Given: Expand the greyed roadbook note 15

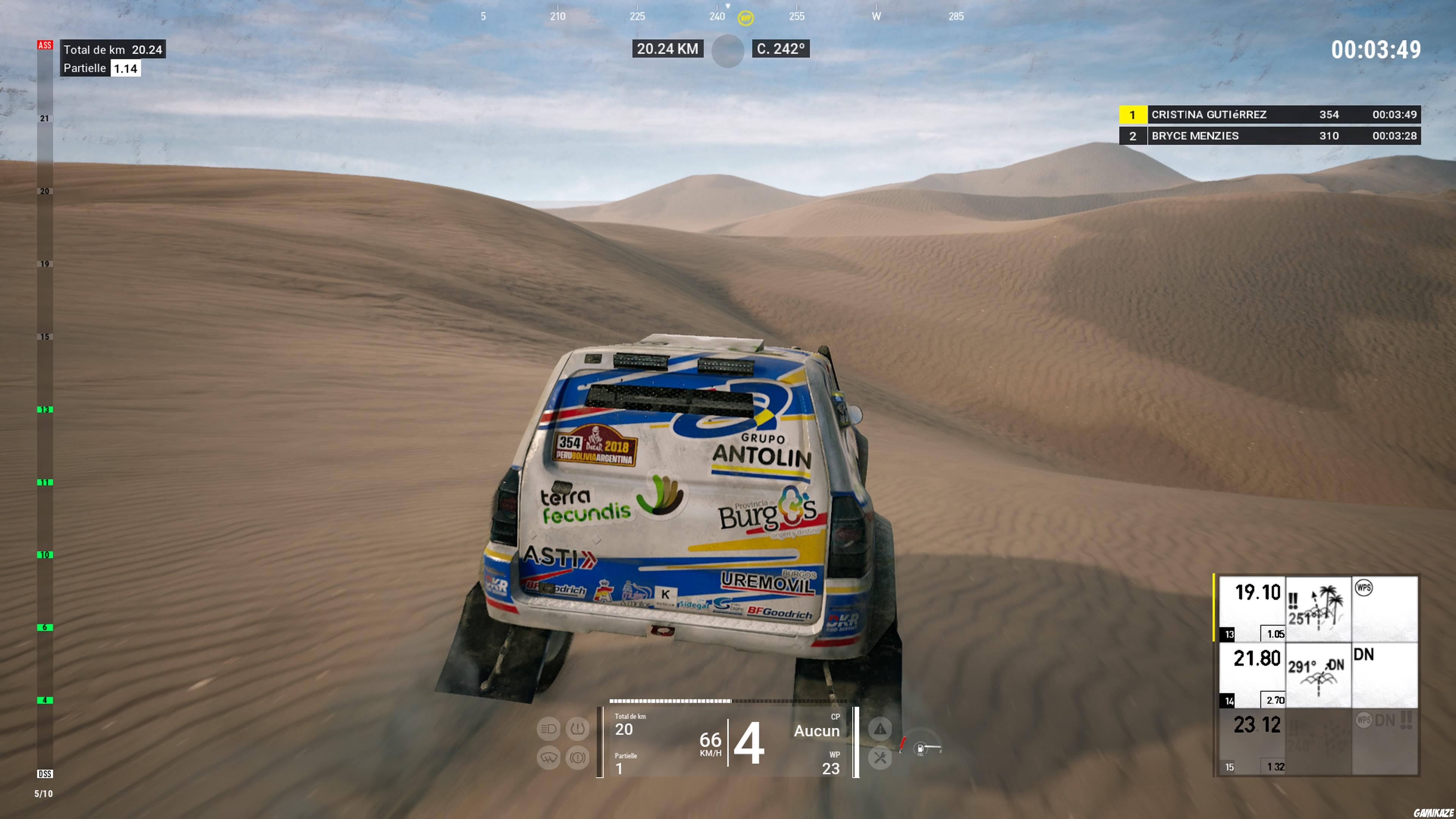Looking at the screenshot, I should 1256,725.
